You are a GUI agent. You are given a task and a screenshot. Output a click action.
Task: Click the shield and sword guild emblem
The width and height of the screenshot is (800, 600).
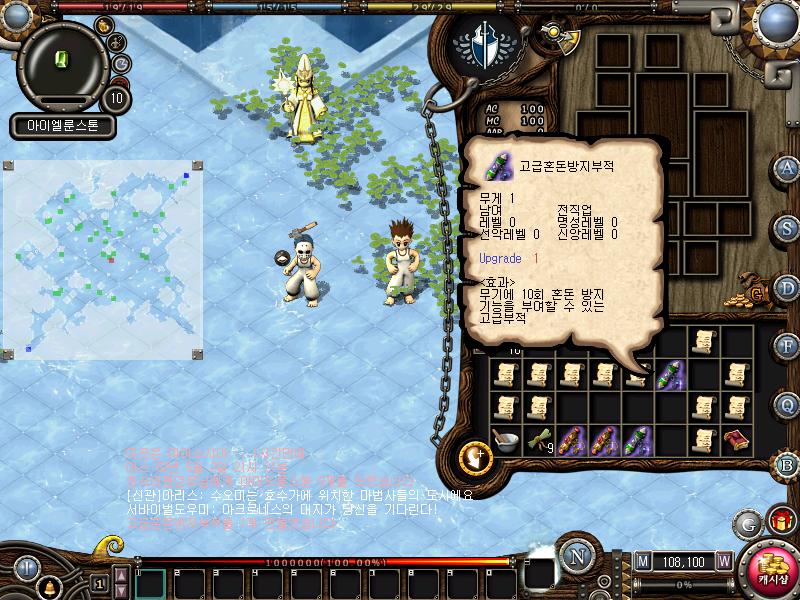click(484, 45)
